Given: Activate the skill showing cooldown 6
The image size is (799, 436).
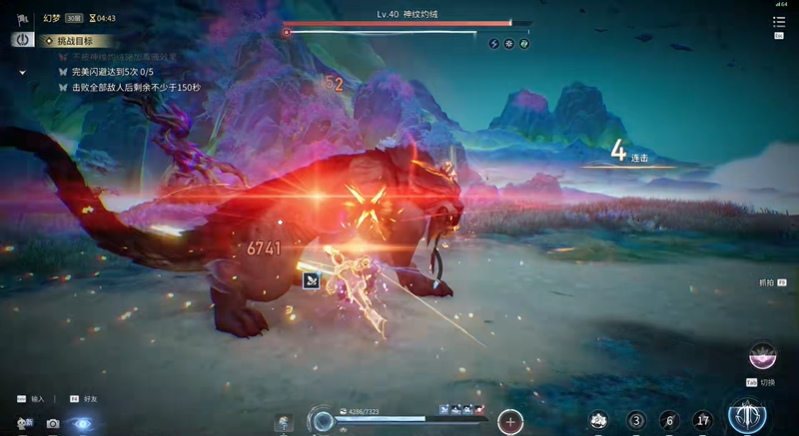Looking at the screenshot, I should pyautogui.click(x=670, y=421).
